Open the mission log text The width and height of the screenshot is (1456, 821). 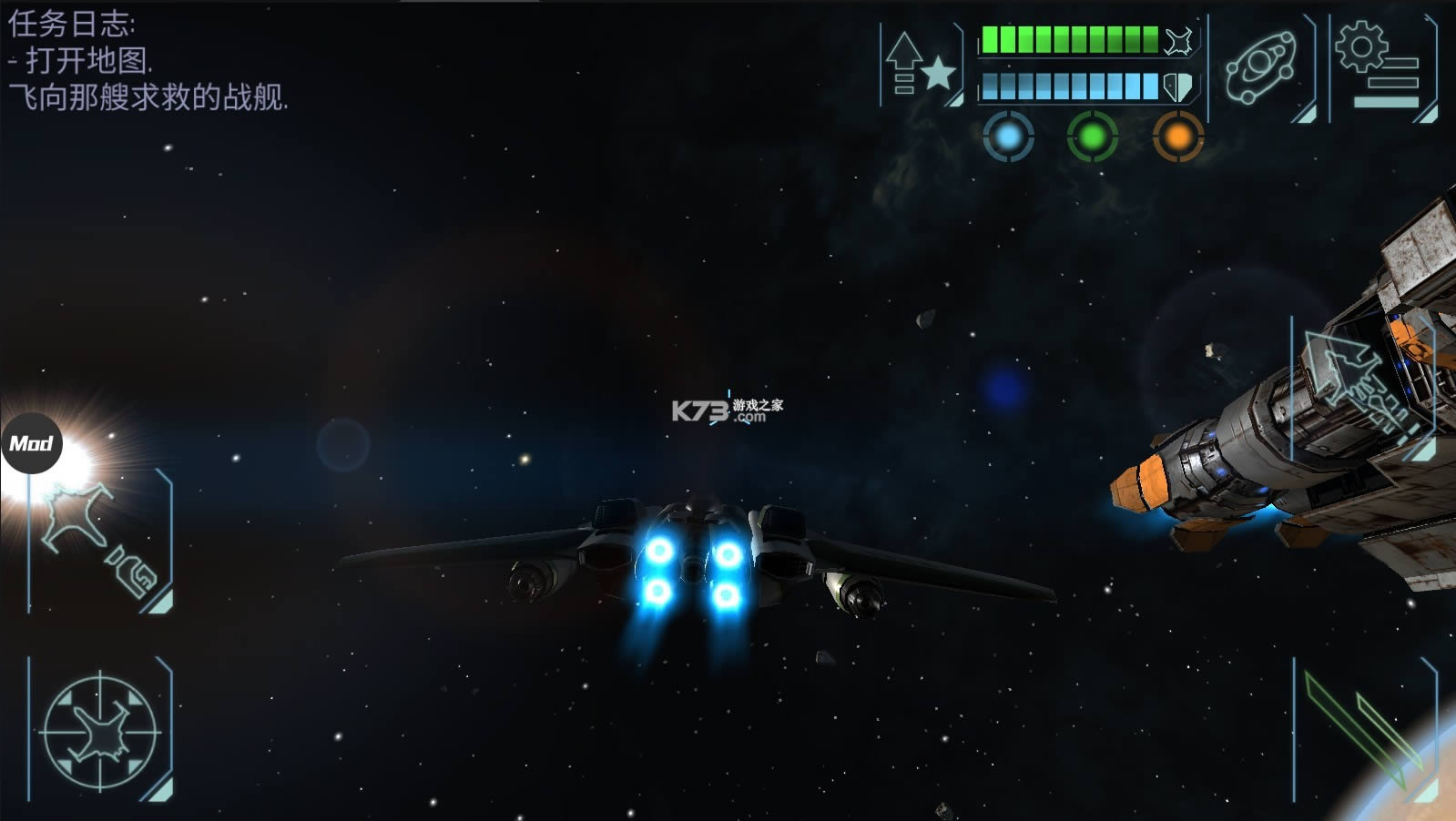click(x=148, y=61)
